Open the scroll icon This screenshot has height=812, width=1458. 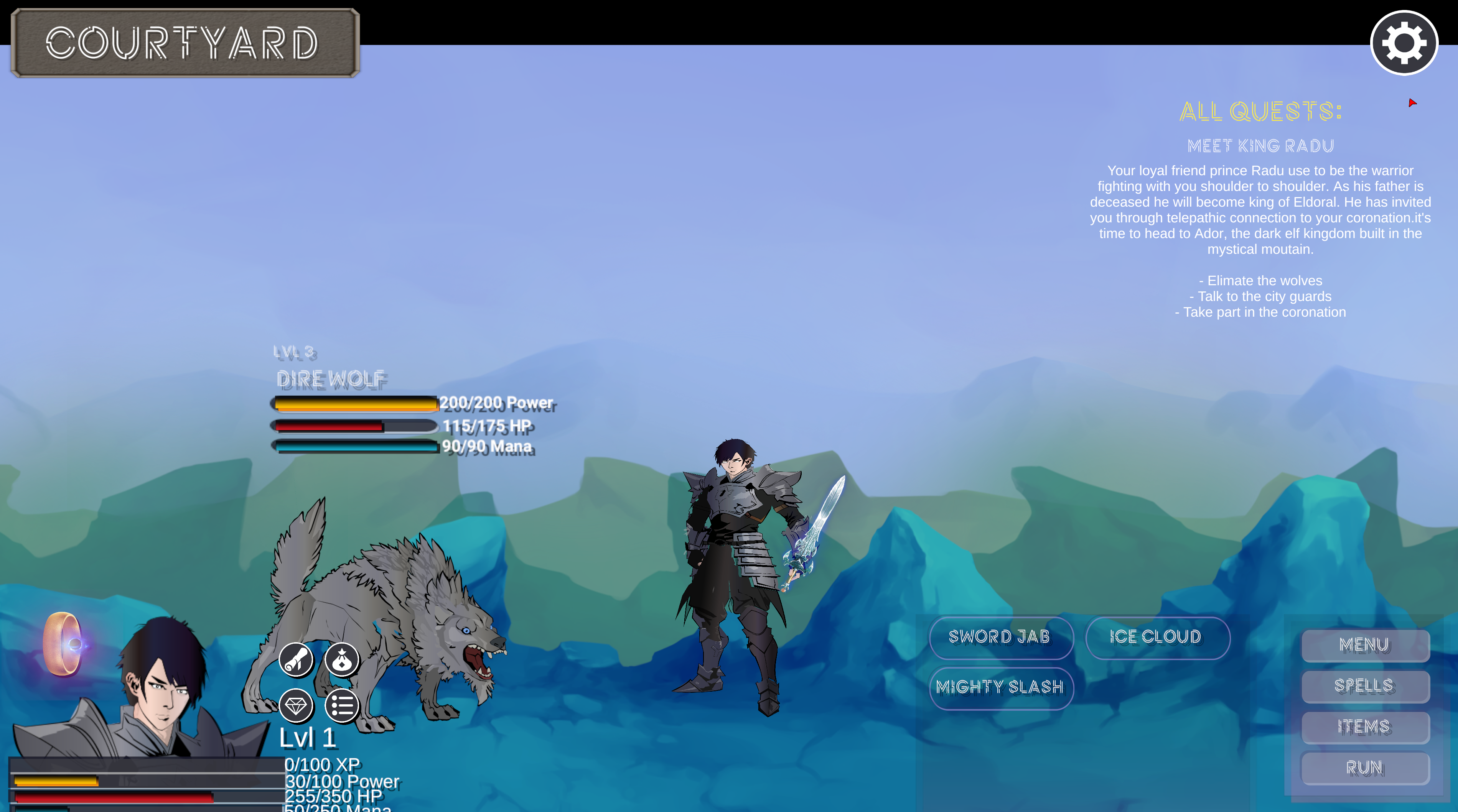click(x=296, y=660)
